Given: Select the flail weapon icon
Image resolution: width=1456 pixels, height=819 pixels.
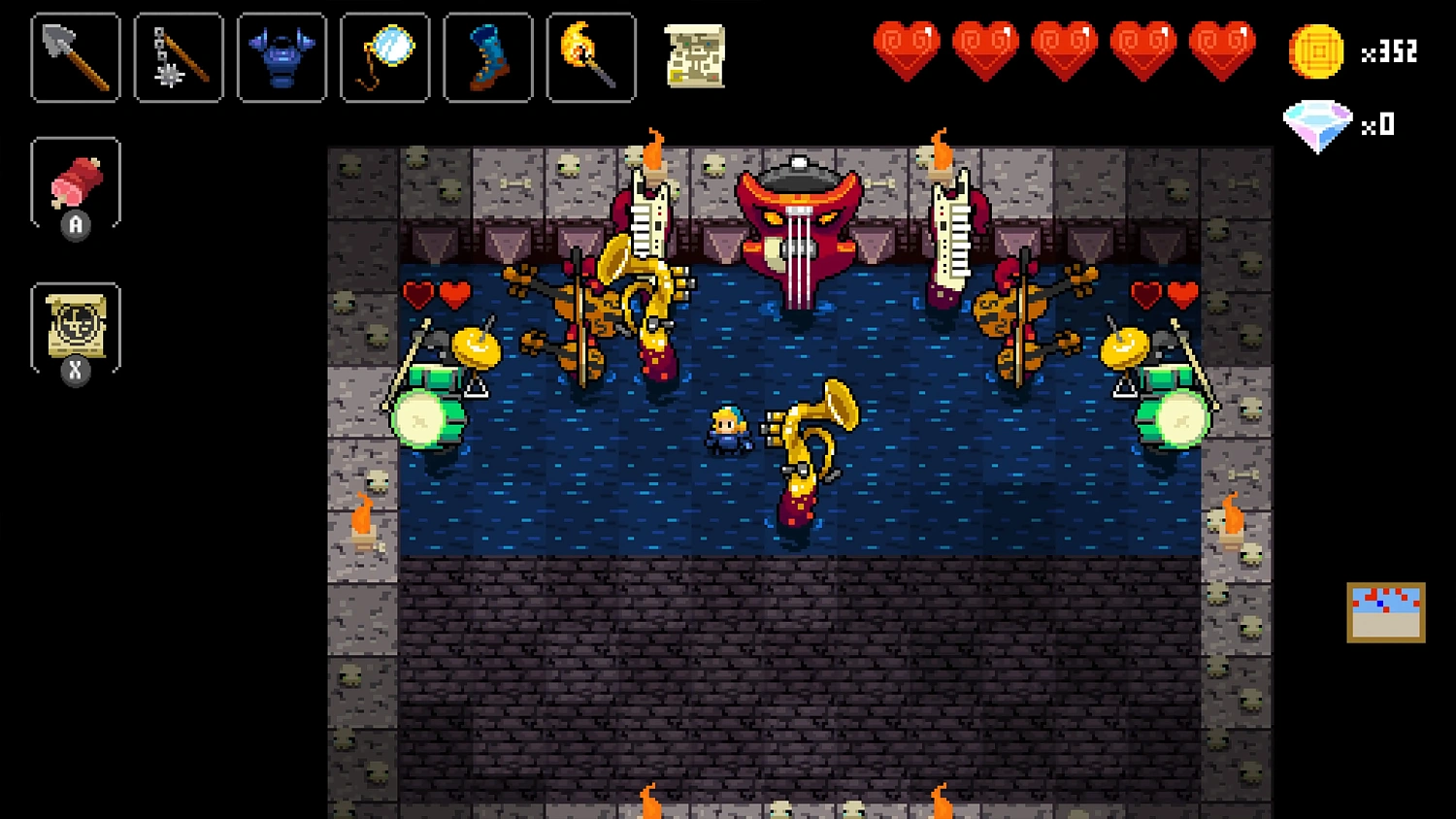Looking at the screenshot, I should (x=179, y=56).
